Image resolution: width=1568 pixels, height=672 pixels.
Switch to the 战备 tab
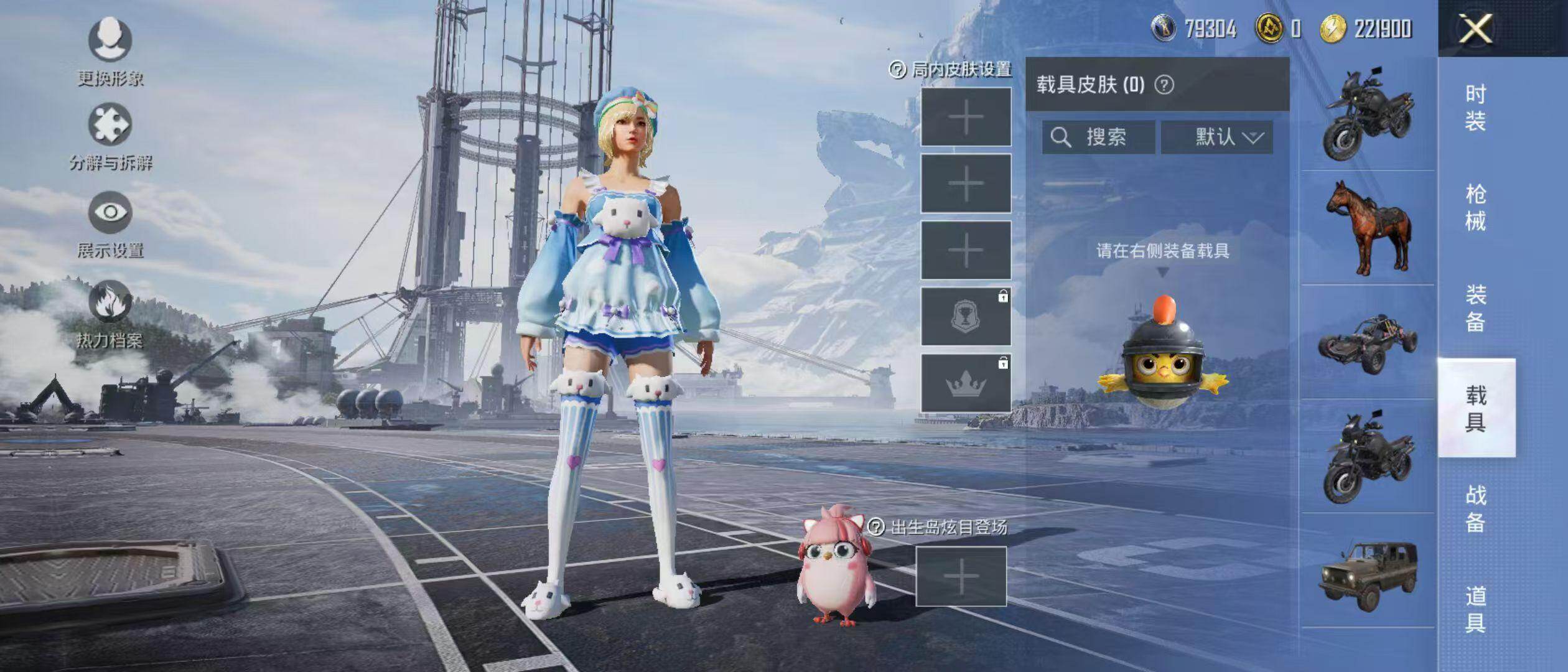tap(1475, 508)
